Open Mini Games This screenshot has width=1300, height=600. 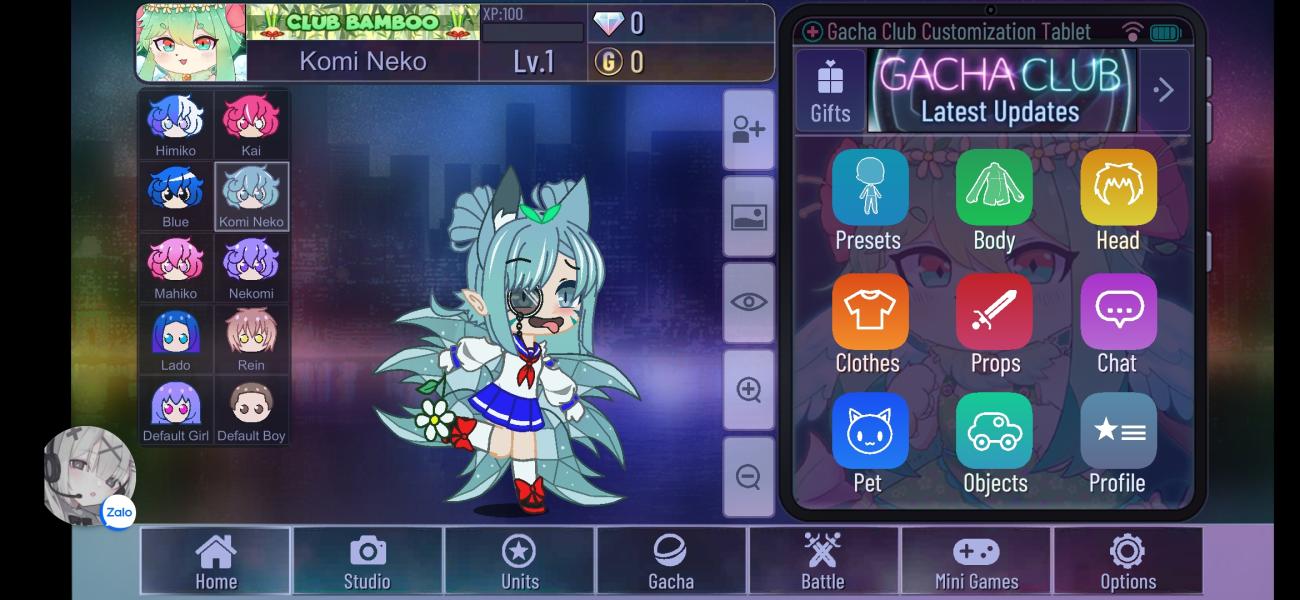click(976, 562)
